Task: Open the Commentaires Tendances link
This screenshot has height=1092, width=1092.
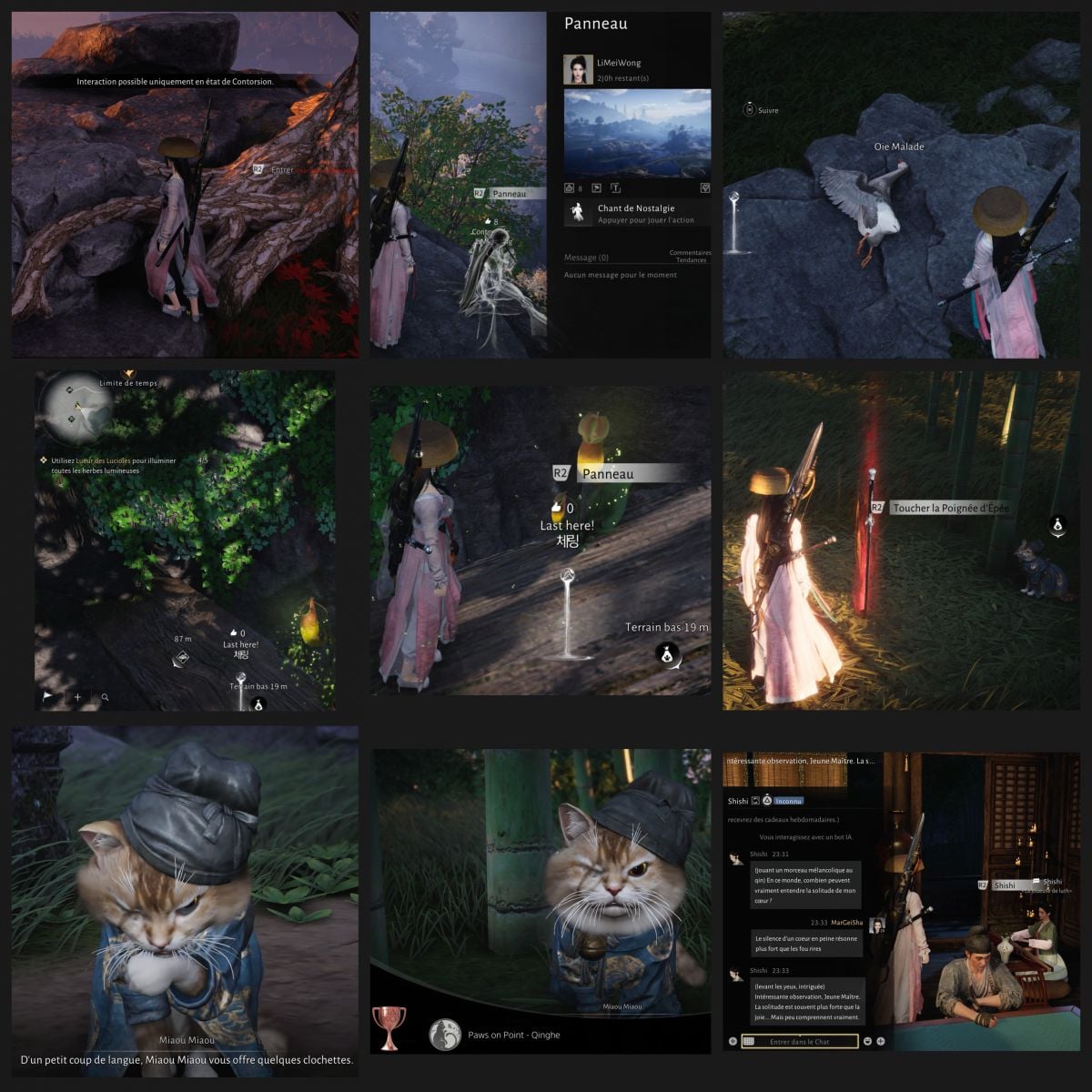Action: (x=690, y=257)
